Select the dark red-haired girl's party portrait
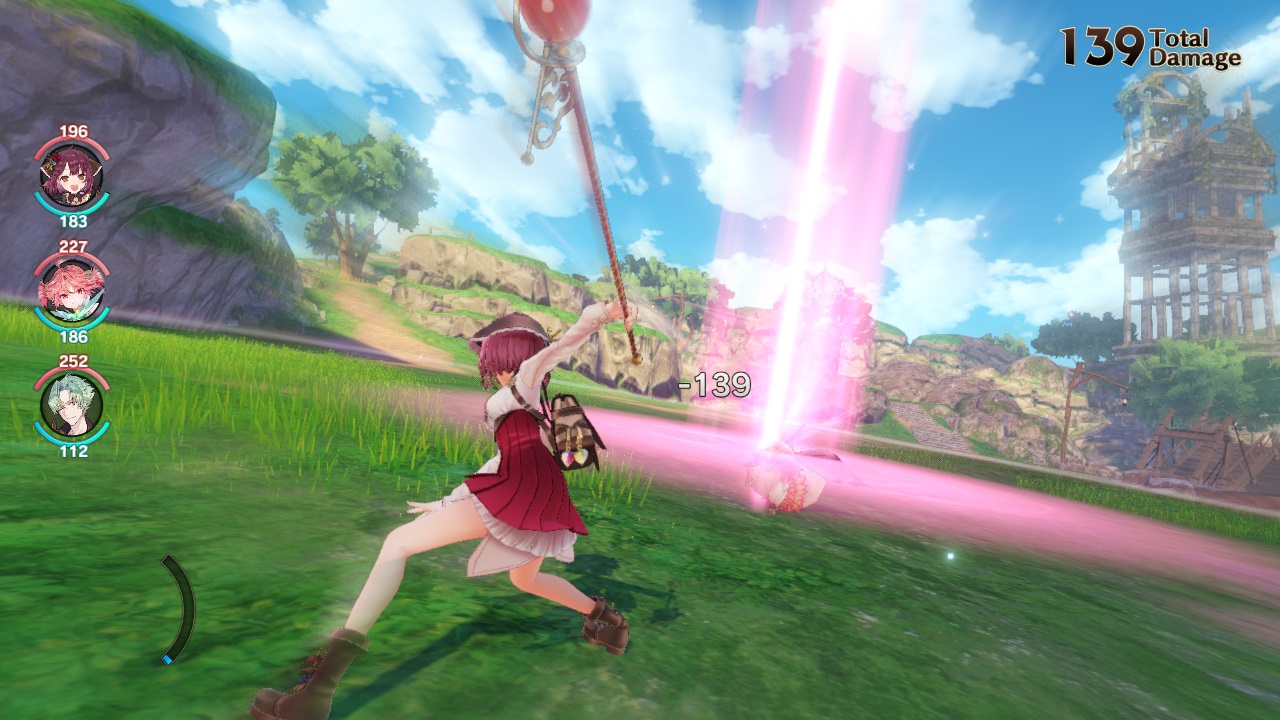The width and height of the screenshot is (1280, 720). [71, 177]
